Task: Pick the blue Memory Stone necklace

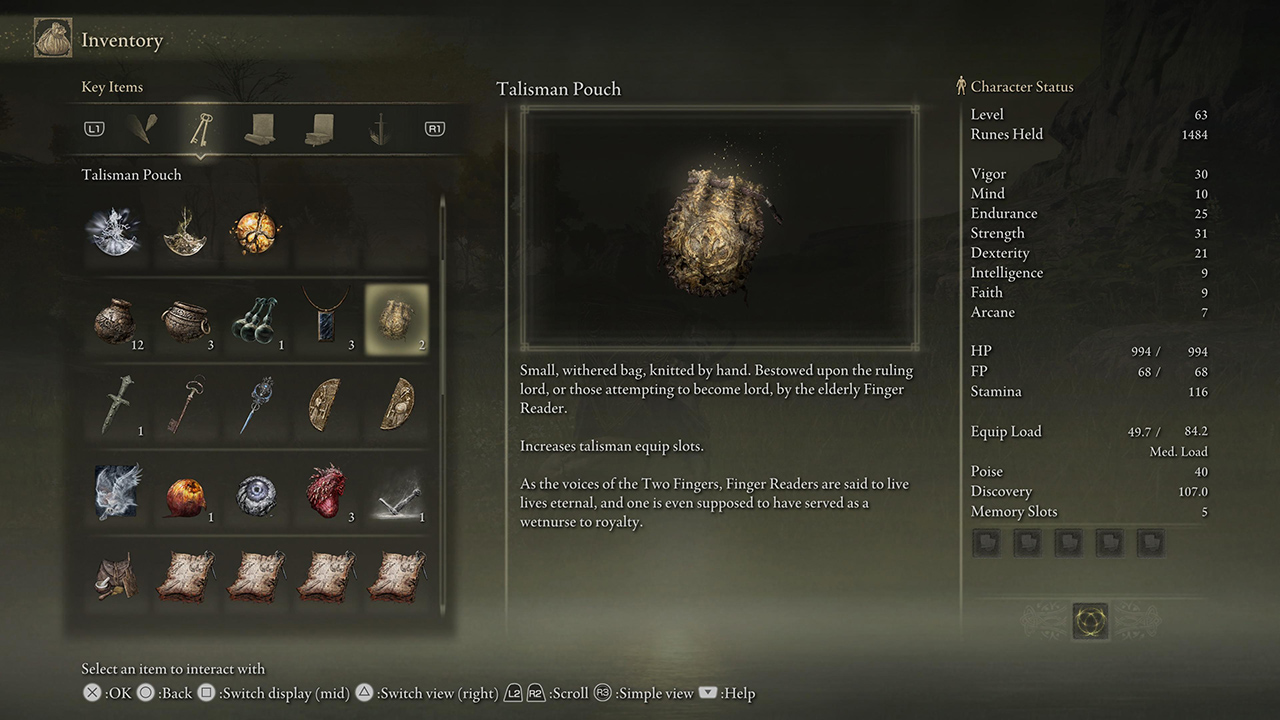Action: point(327,319)
